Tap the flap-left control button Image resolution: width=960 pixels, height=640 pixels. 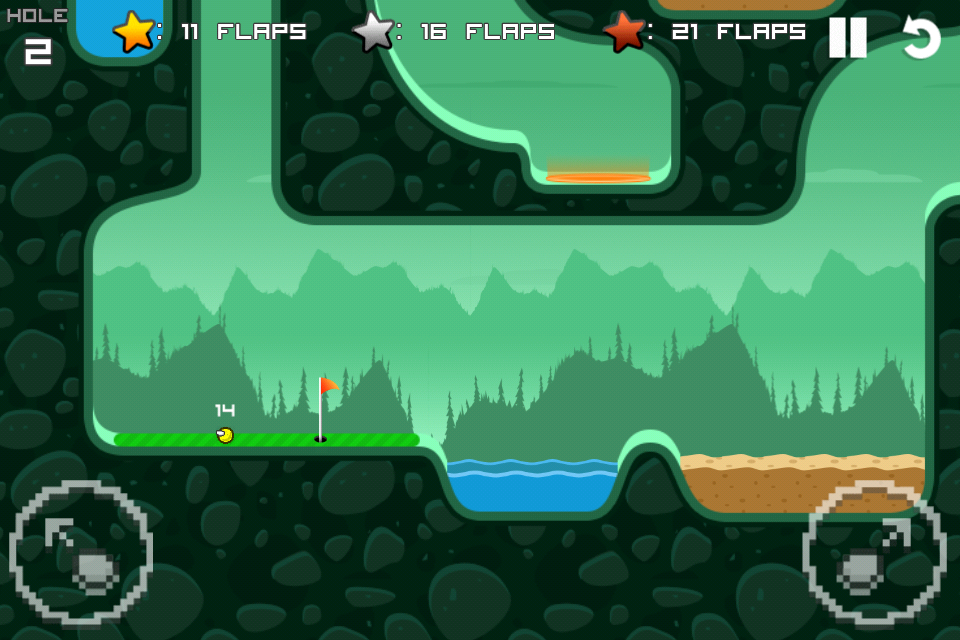tap(81, 553)
